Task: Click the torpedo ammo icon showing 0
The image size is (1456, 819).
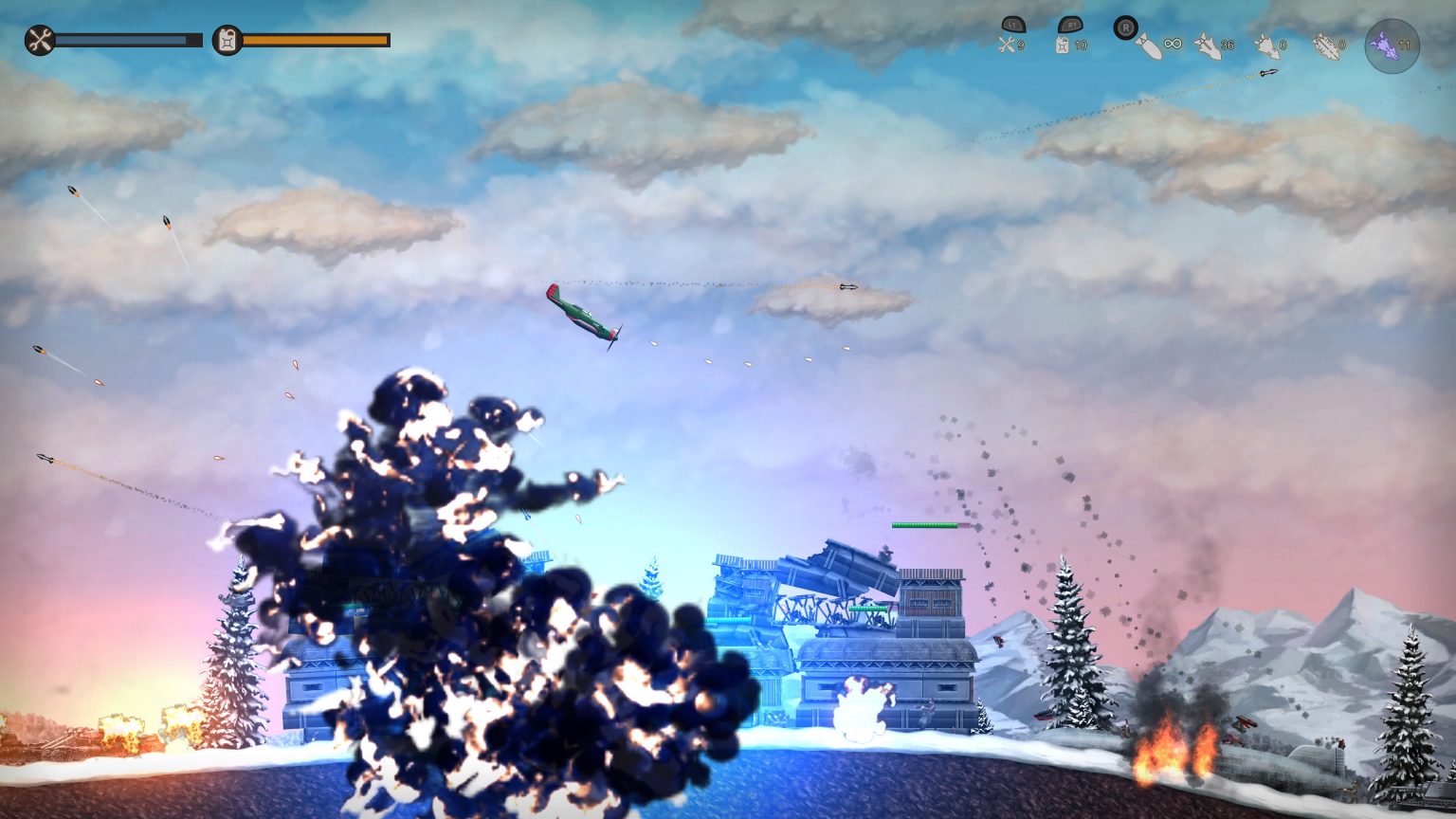Action: (x=1327, y=45)
